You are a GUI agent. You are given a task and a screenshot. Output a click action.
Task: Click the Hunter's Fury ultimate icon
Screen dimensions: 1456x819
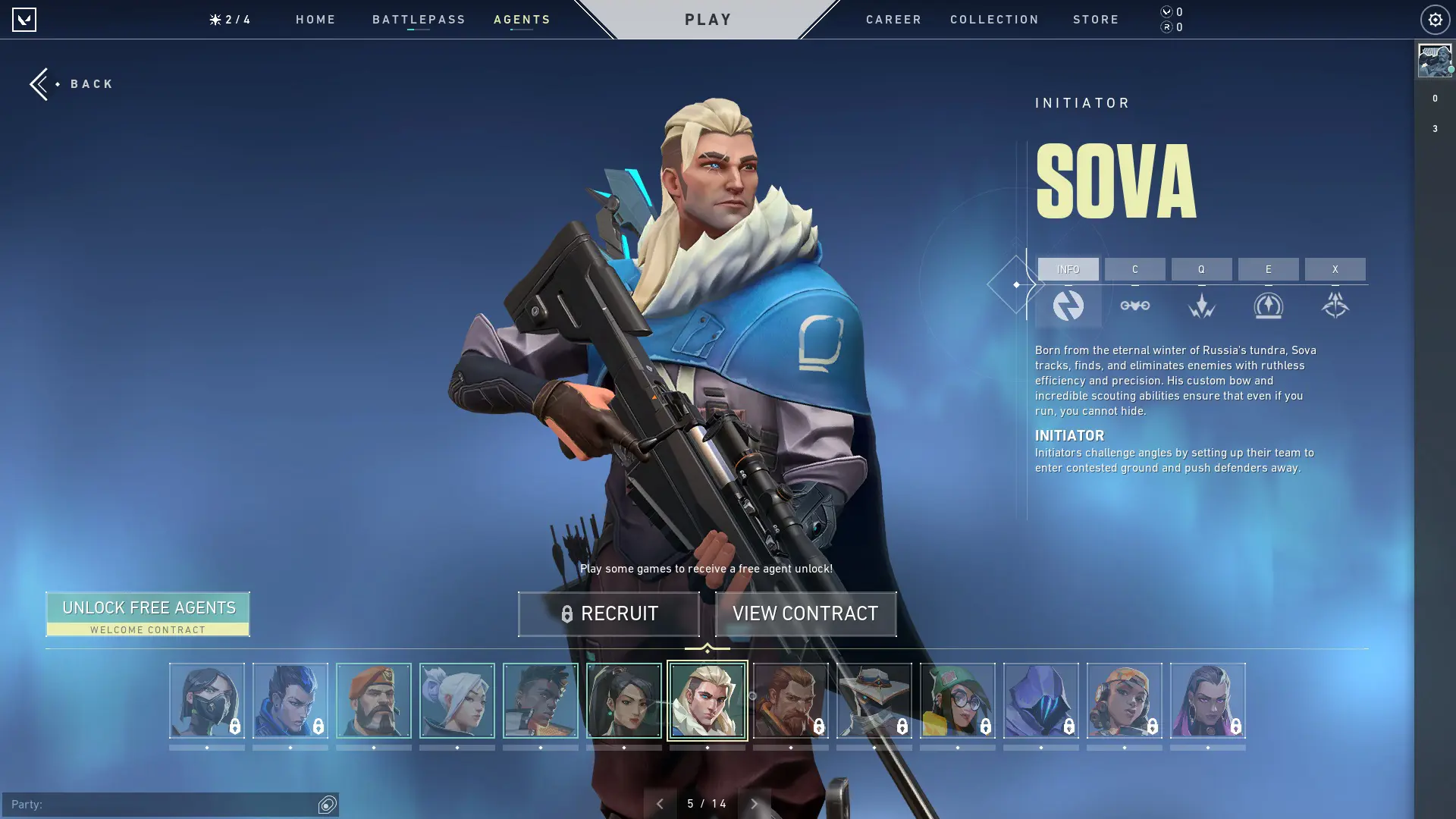click(x=1335, y=306)
